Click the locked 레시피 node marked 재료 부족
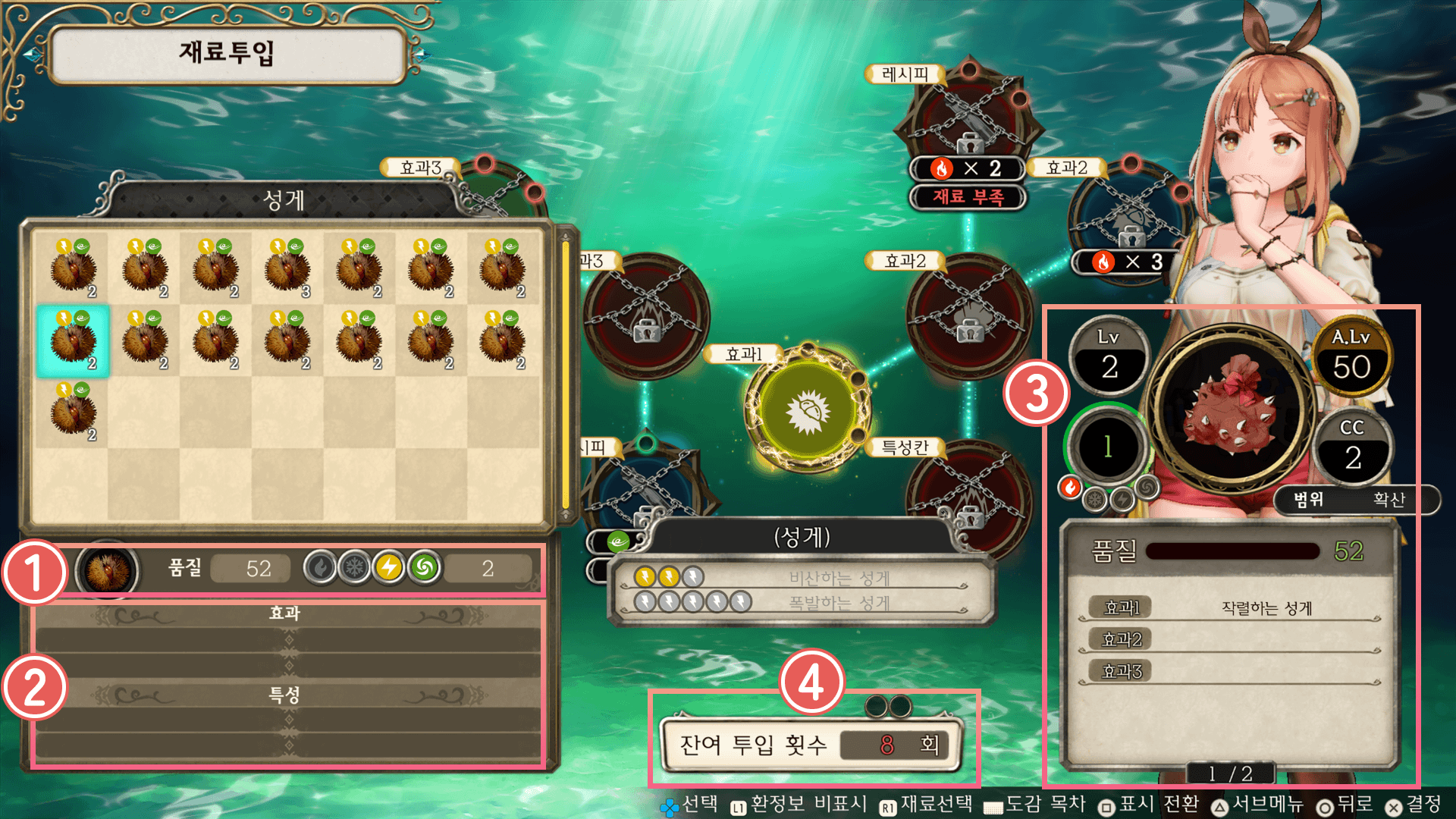This screenshot has height=819, width=1456. click(x=968, y=121)
